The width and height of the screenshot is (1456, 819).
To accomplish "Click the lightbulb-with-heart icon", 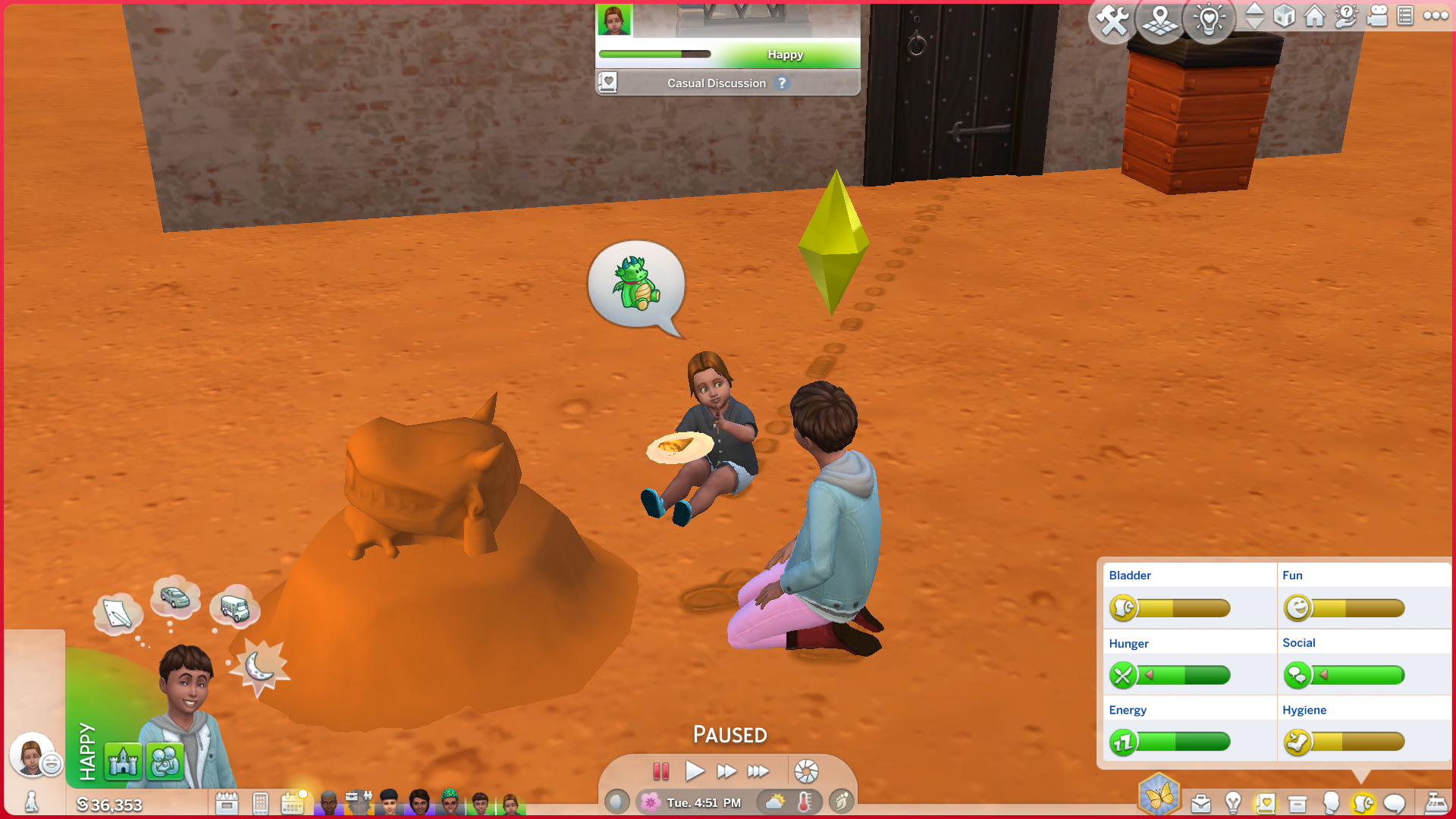I will pos(1209,19).
